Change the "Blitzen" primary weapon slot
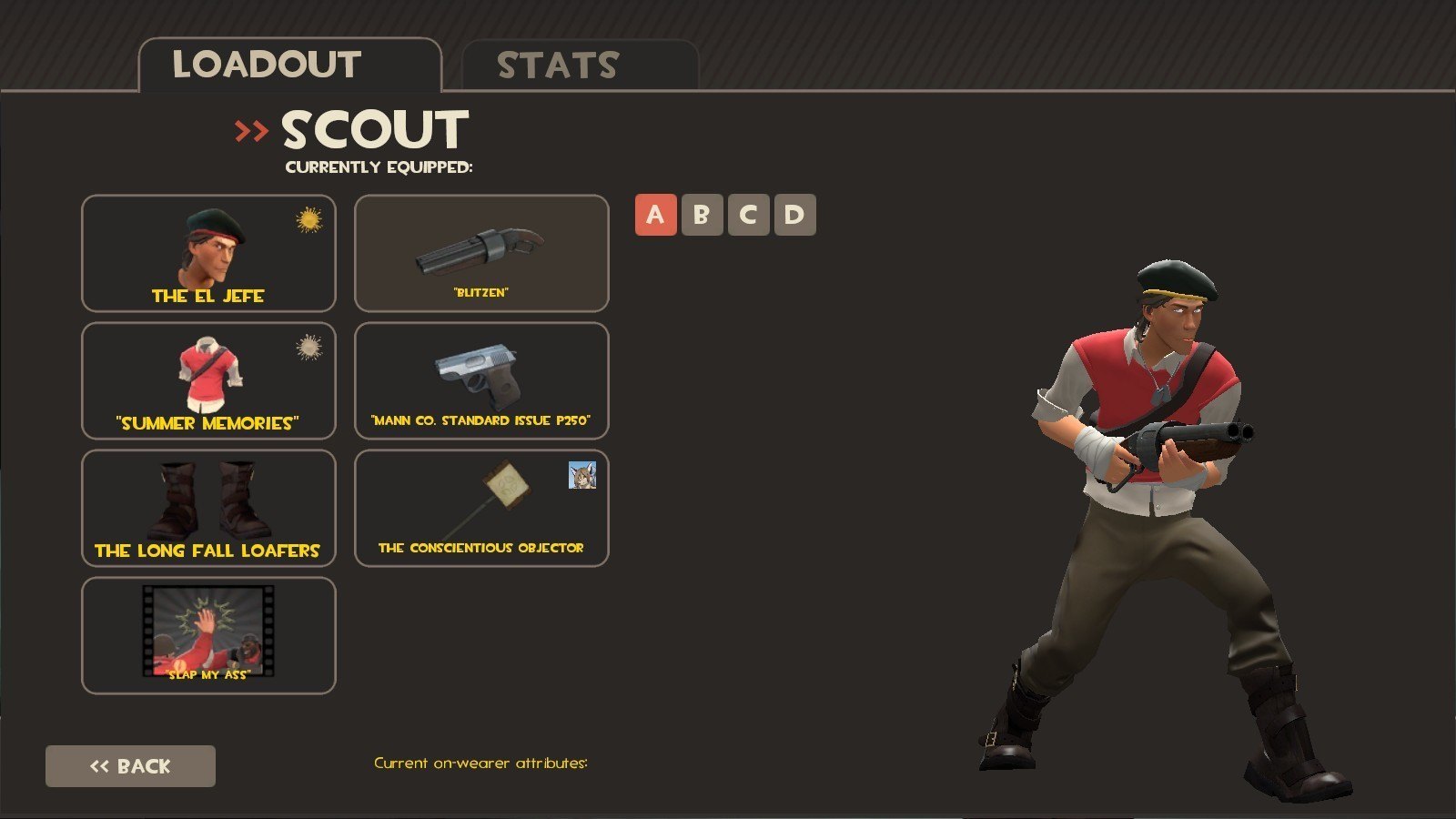Screen dimensions: 1456x819 tap(481, 253)
